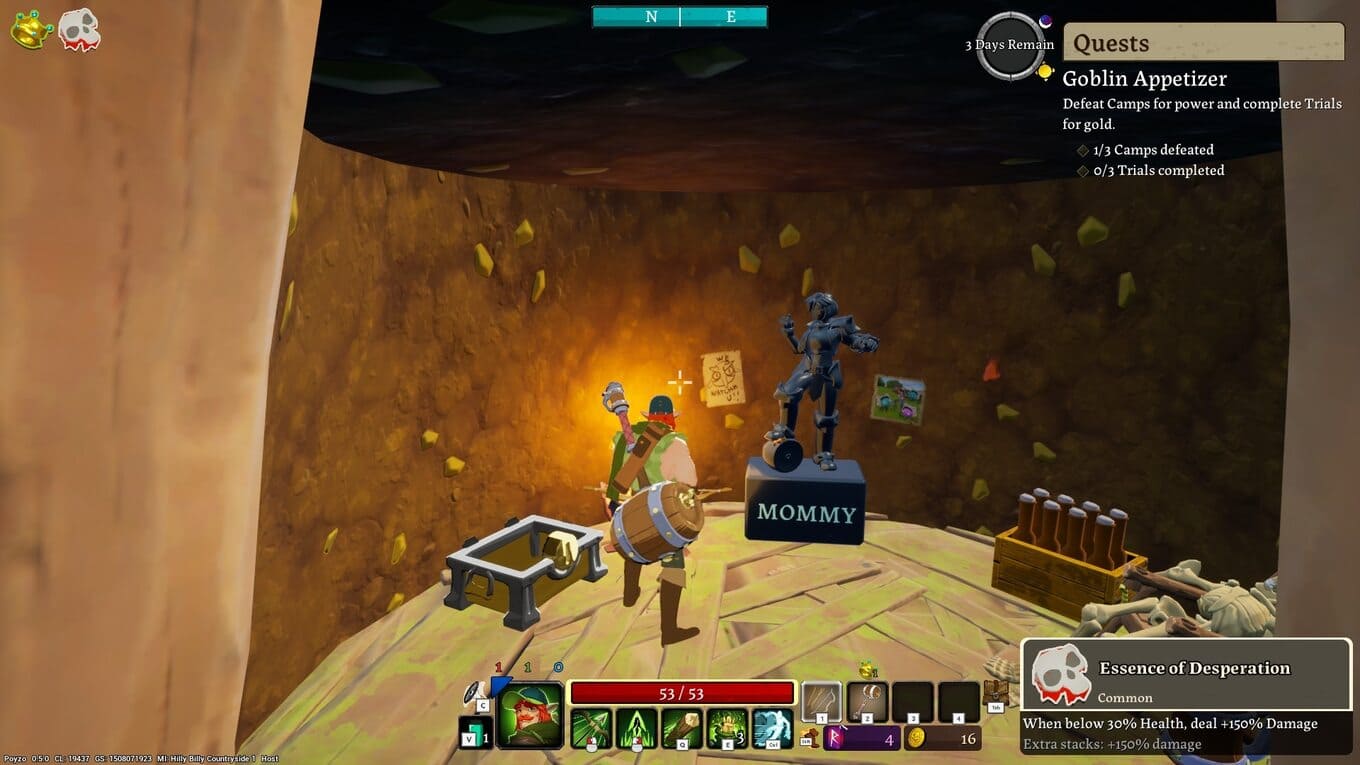Select the skull Essence of Desperation buff icon
Image resolution: width=1360 pixels, height=765 pixels.
point(79,29)
